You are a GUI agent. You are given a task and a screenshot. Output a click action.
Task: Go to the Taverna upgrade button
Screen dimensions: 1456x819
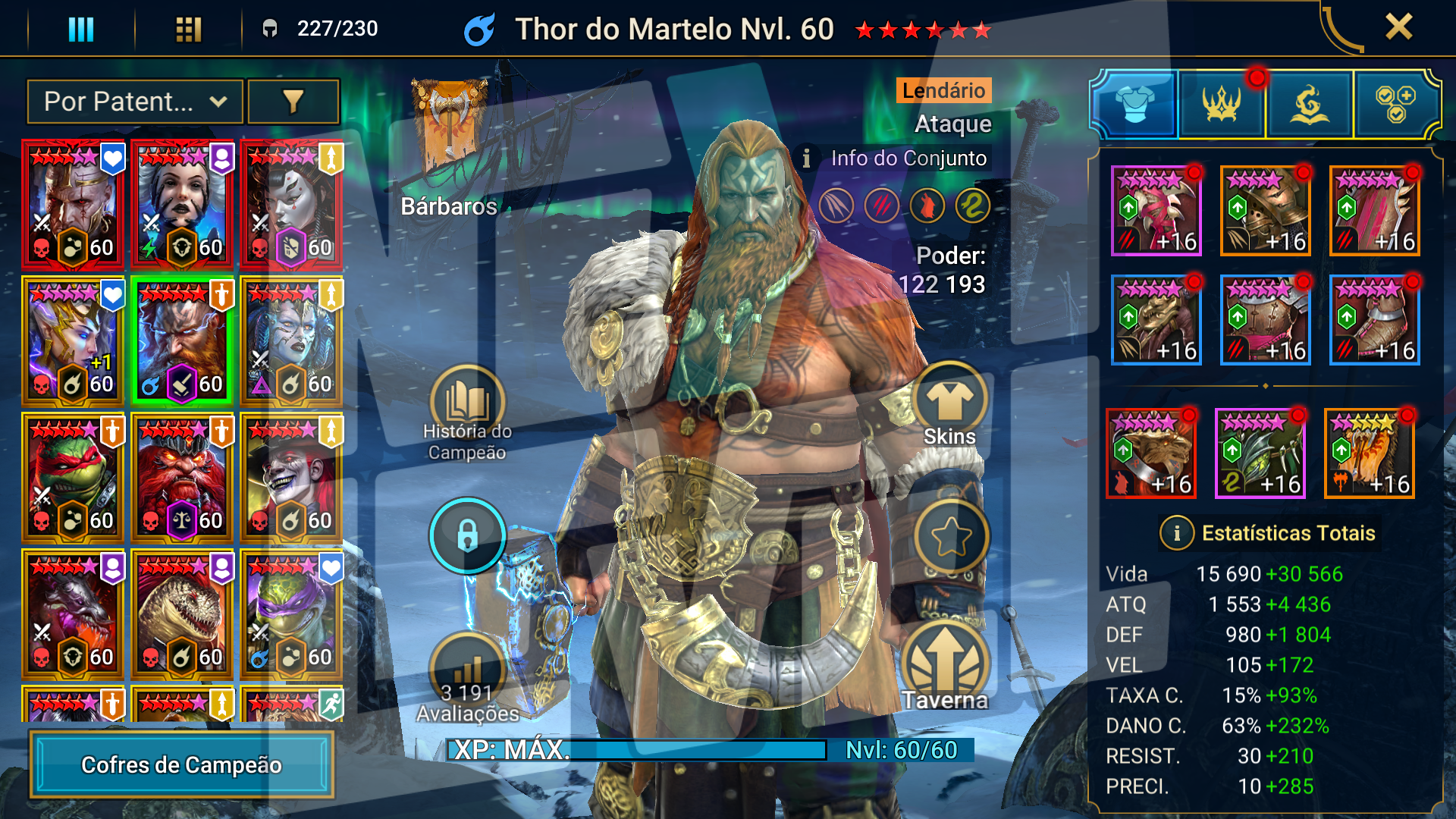(x=945, y=667)
